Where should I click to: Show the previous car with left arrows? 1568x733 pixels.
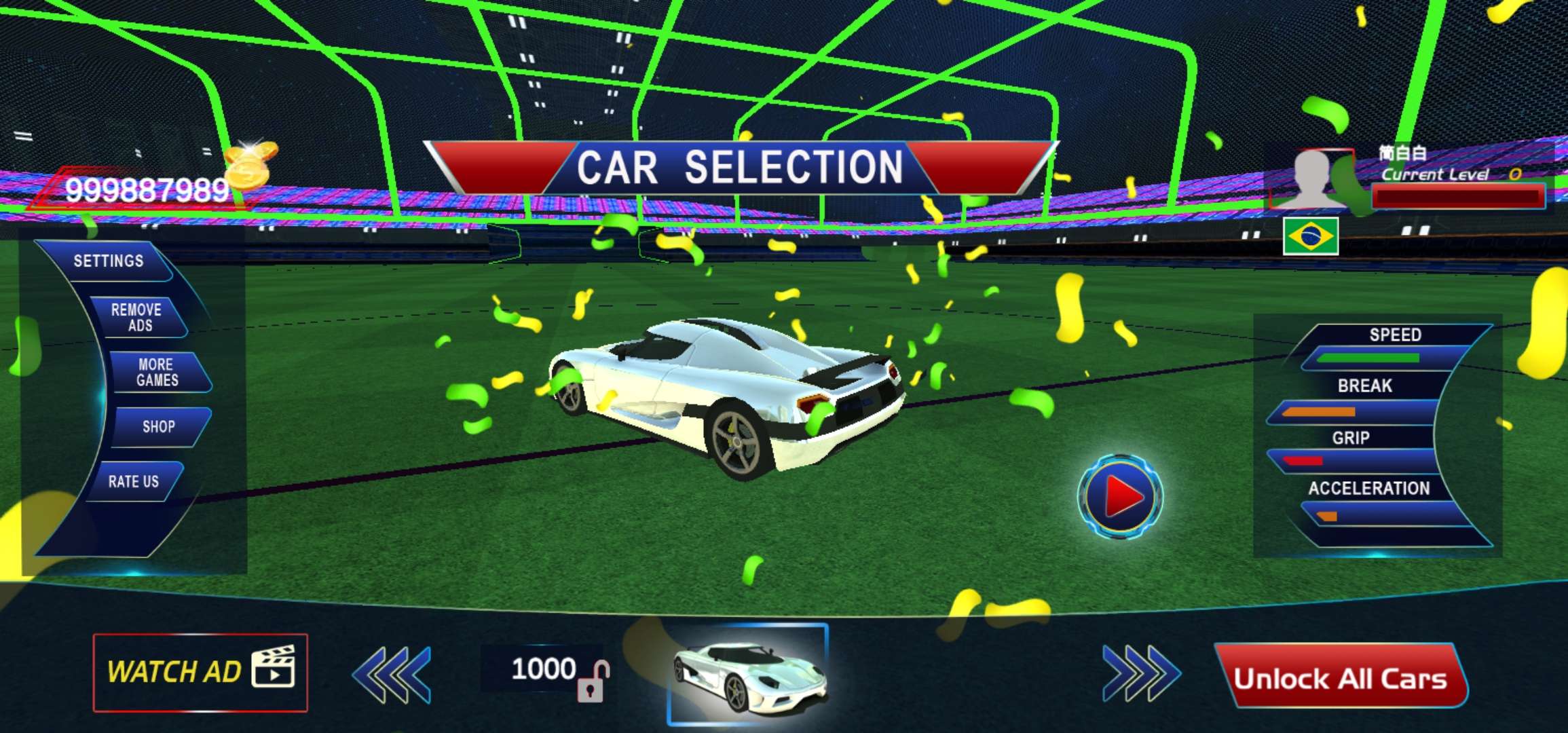click(x=392, y=674)
